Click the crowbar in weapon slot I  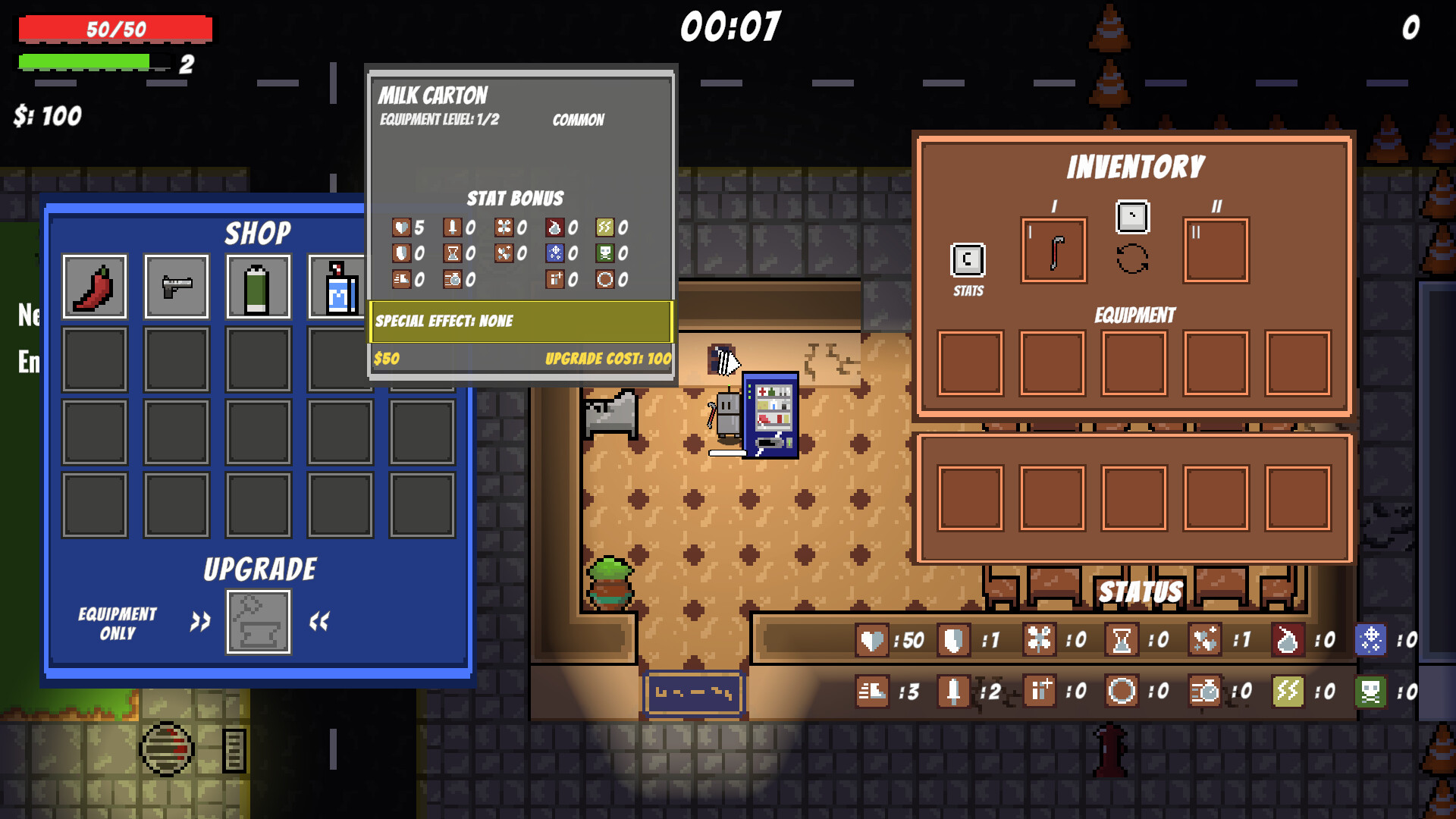tap(1053, 252)
